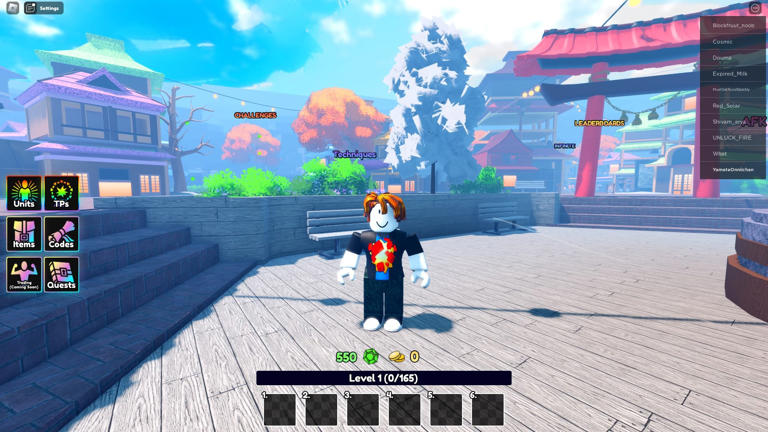
Task: Select player Blockfrost_noob in the list
Action: (x=733, y=26)
